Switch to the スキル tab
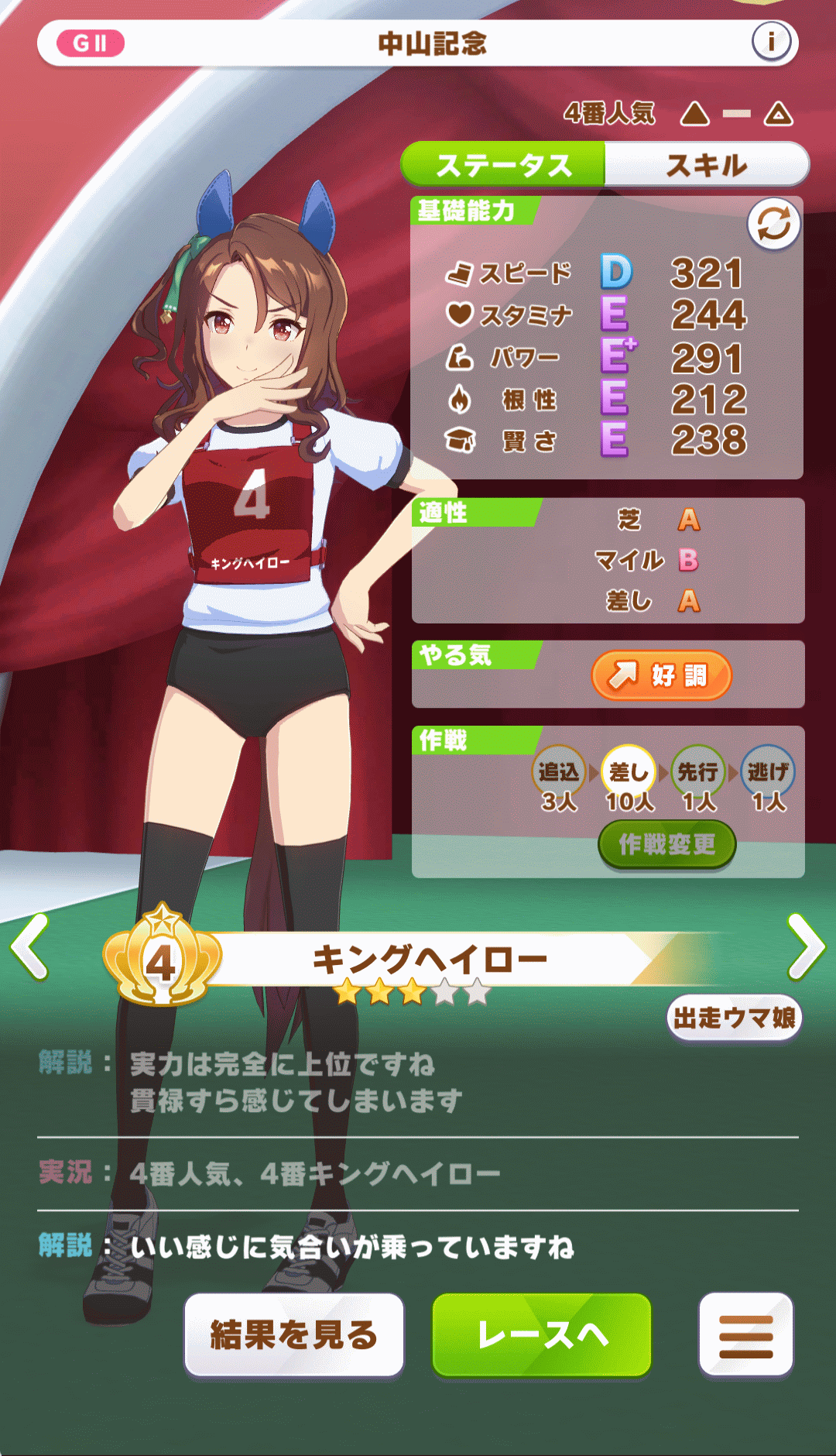 [706, 165]
